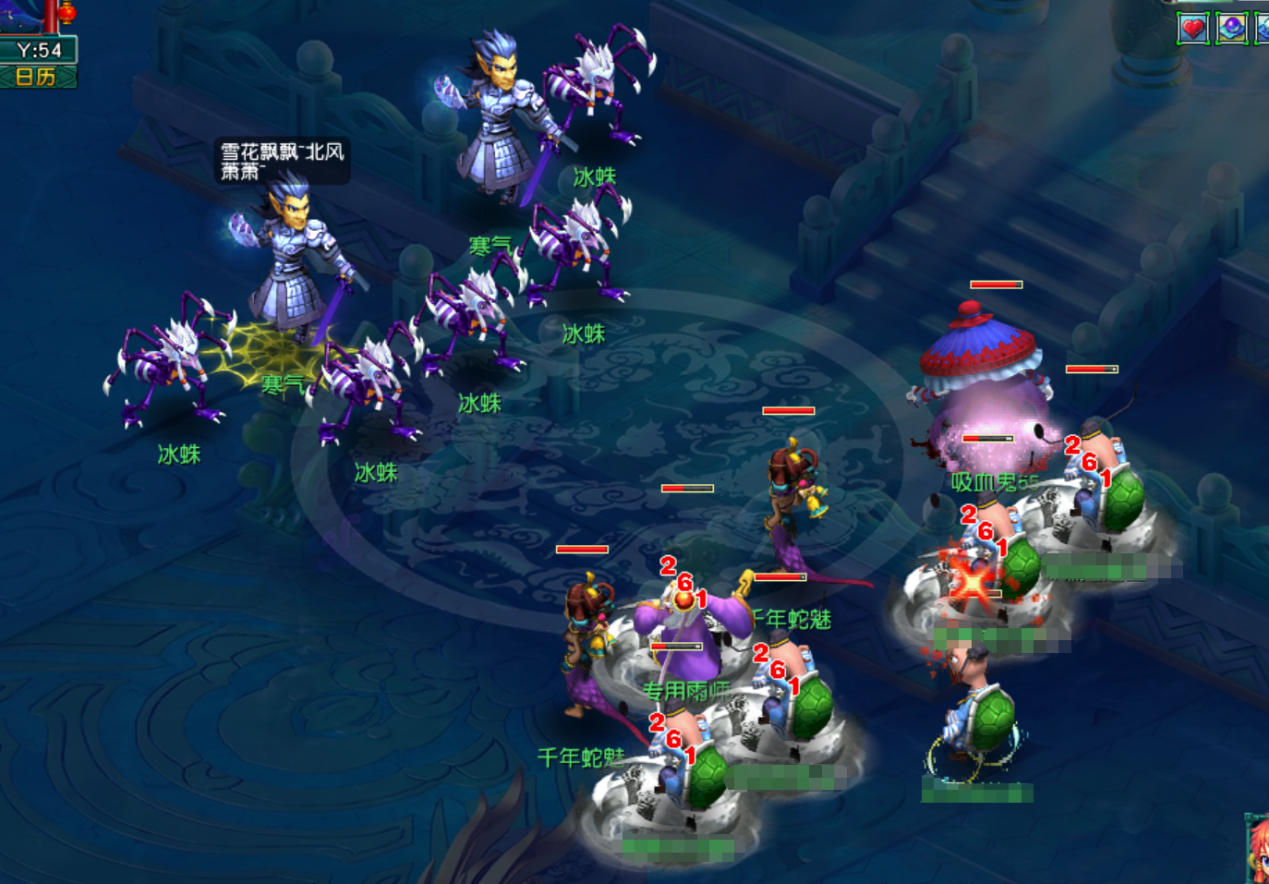
Task: Open the red-haired character portrait
Action: pyautogui.click(x=1257, y=850)
